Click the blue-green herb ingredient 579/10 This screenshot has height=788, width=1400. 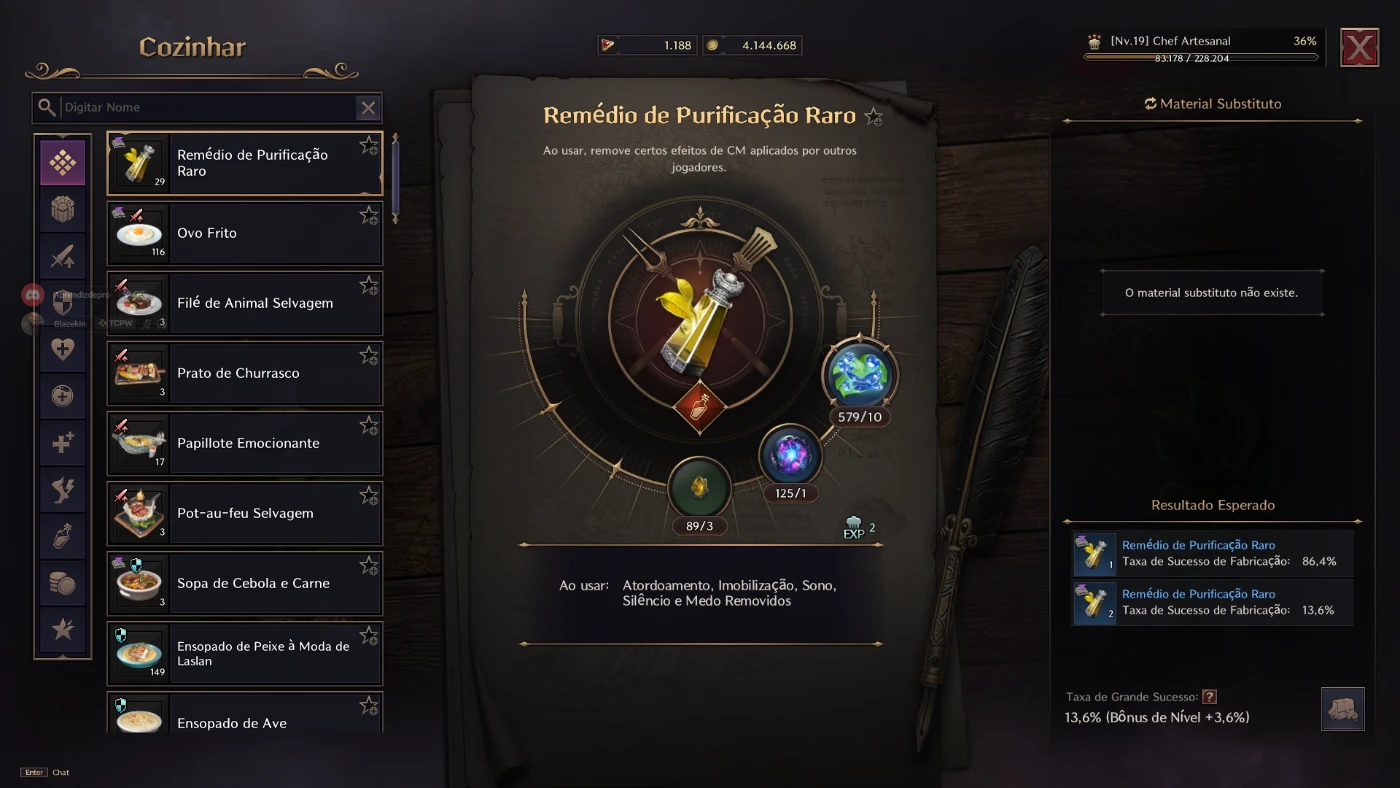click(860, 375)
